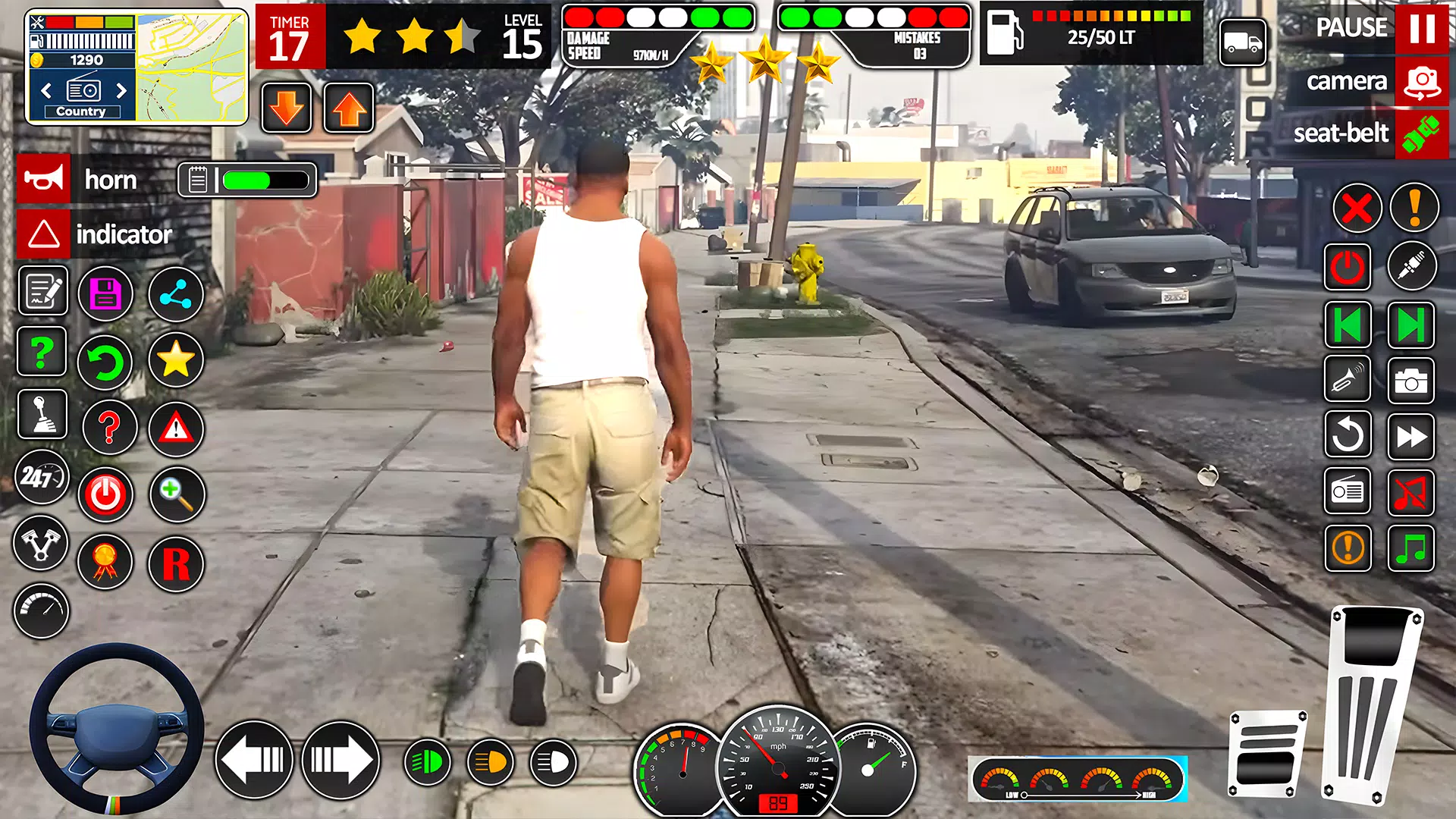Viewport: 1456px width, 819px height.
Task: Take a photo with the camera snapshot icon
Action: (x=1412, y=381)
